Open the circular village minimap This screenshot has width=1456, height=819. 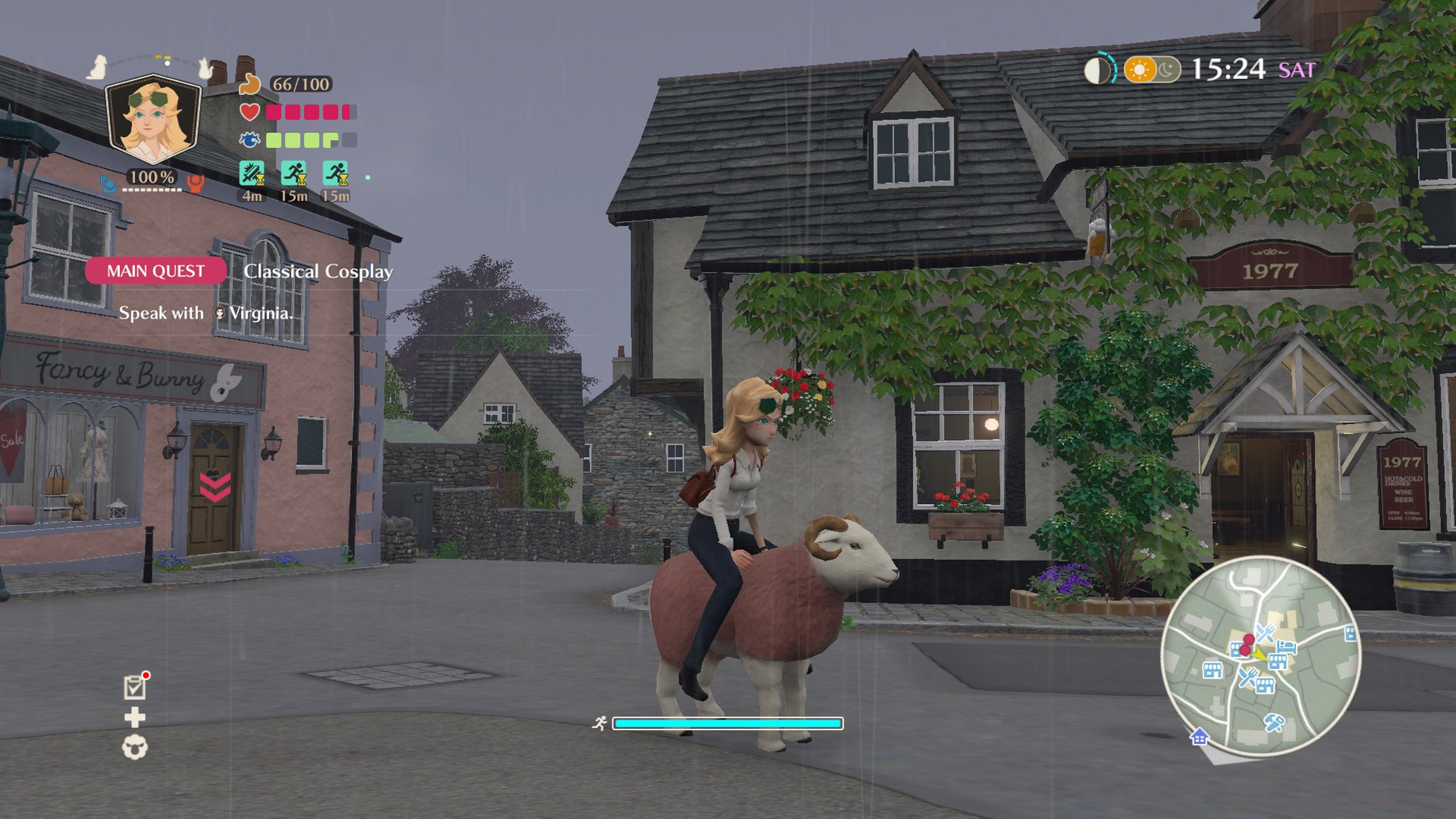1260,655
